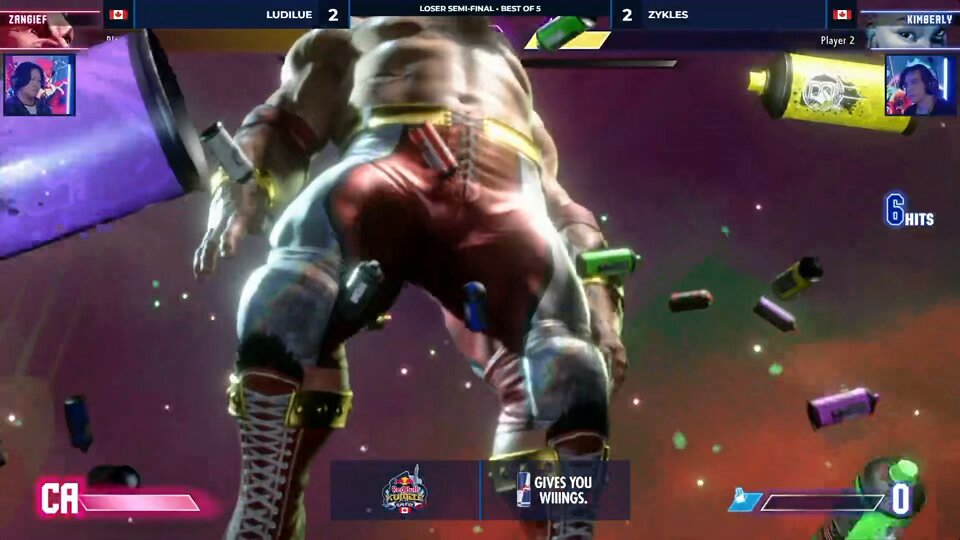This screenshot has width=960, height=540.
Task: Select Zykles' player webcam thumbnail
Action: coord(920,85)
